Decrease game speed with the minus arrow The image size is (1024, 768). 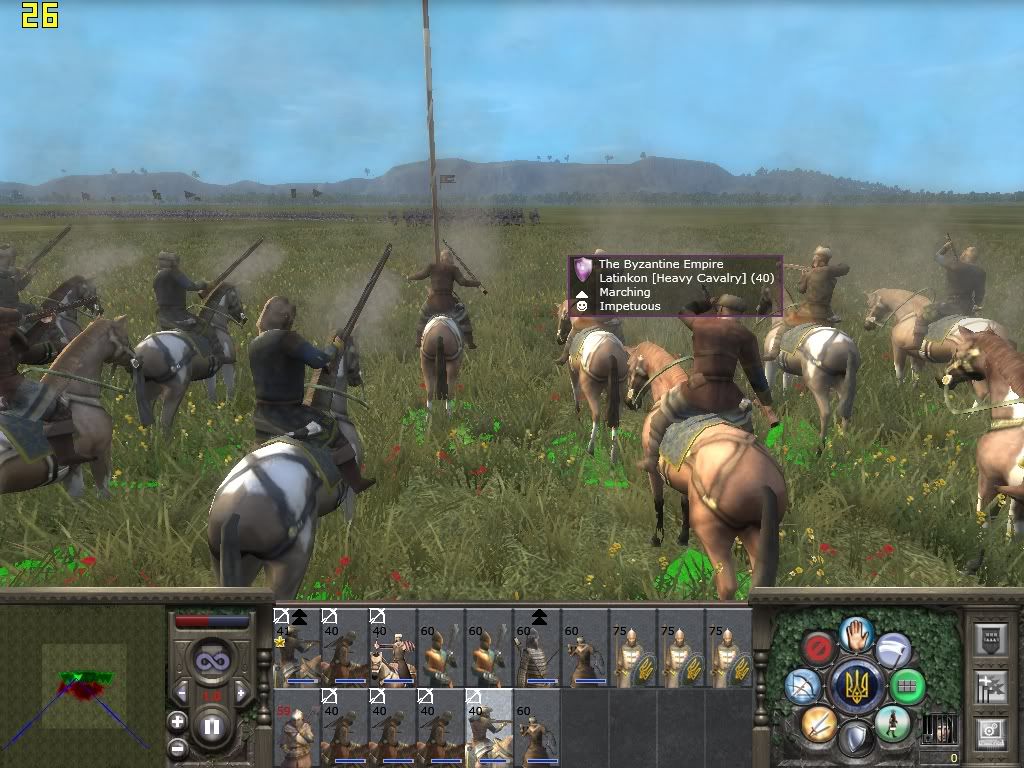click(181, 693)
